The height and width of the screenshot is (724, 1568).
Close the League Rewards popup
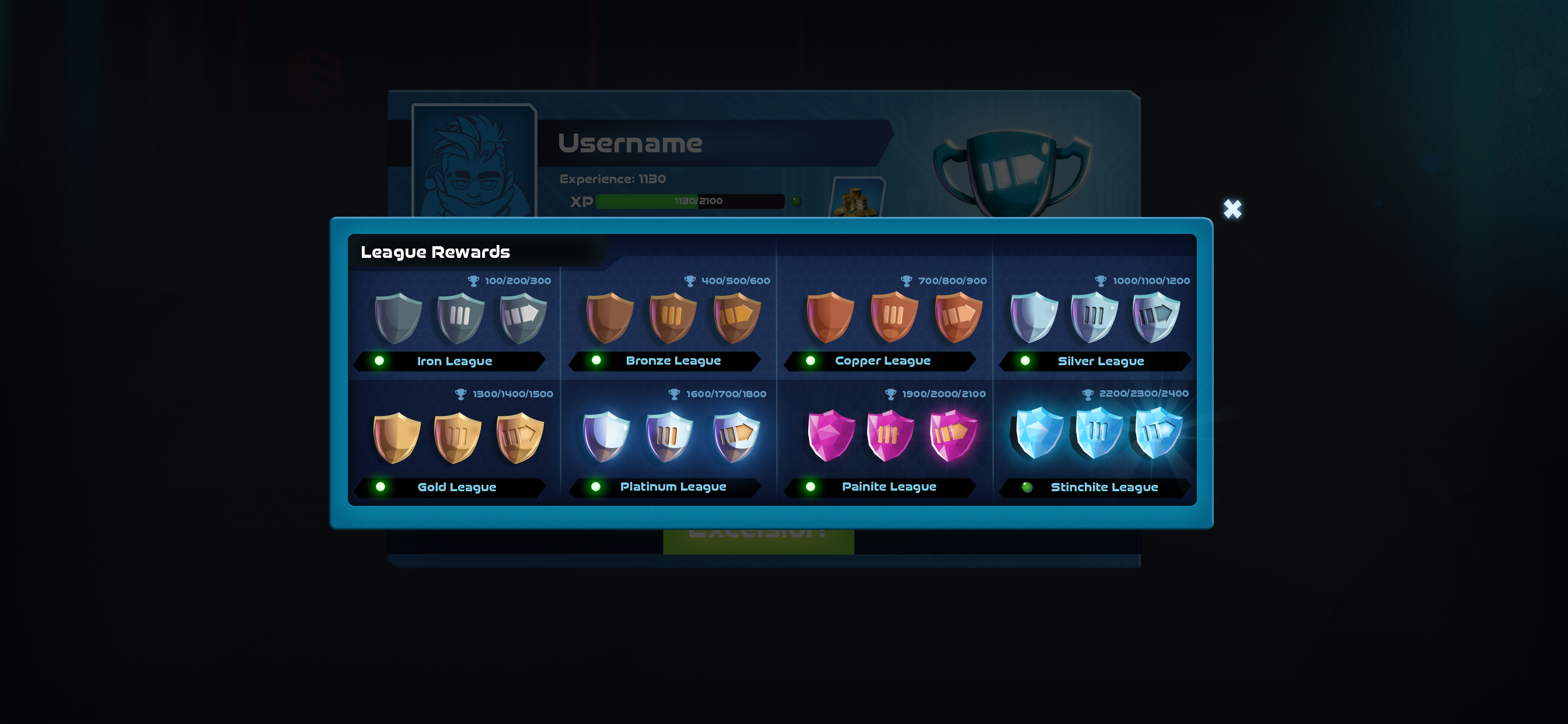pos(1232,209)
